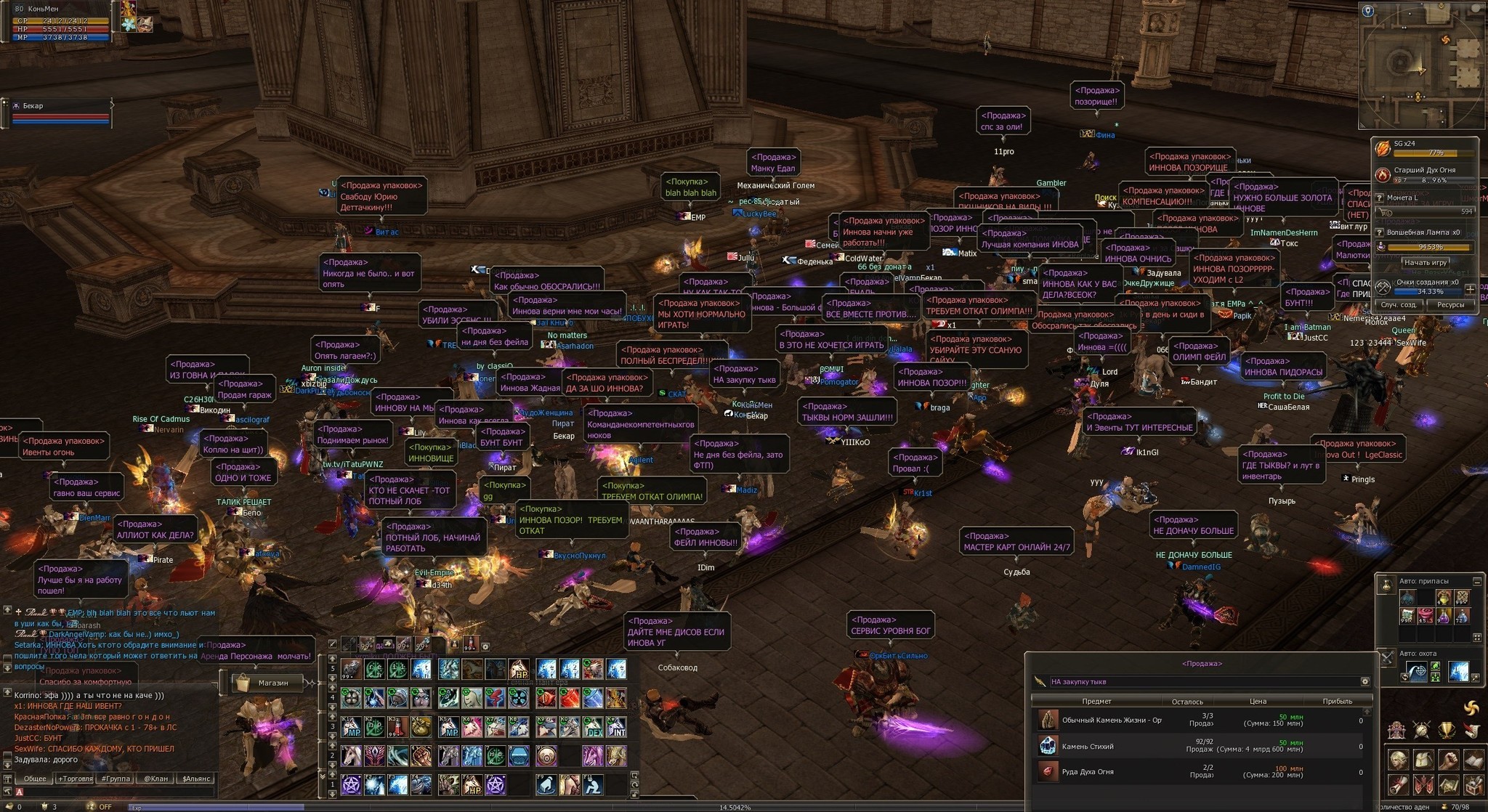Minimize the Авто: припасы panel
Screen dimensions: 1488x812
pos(1477,581)
